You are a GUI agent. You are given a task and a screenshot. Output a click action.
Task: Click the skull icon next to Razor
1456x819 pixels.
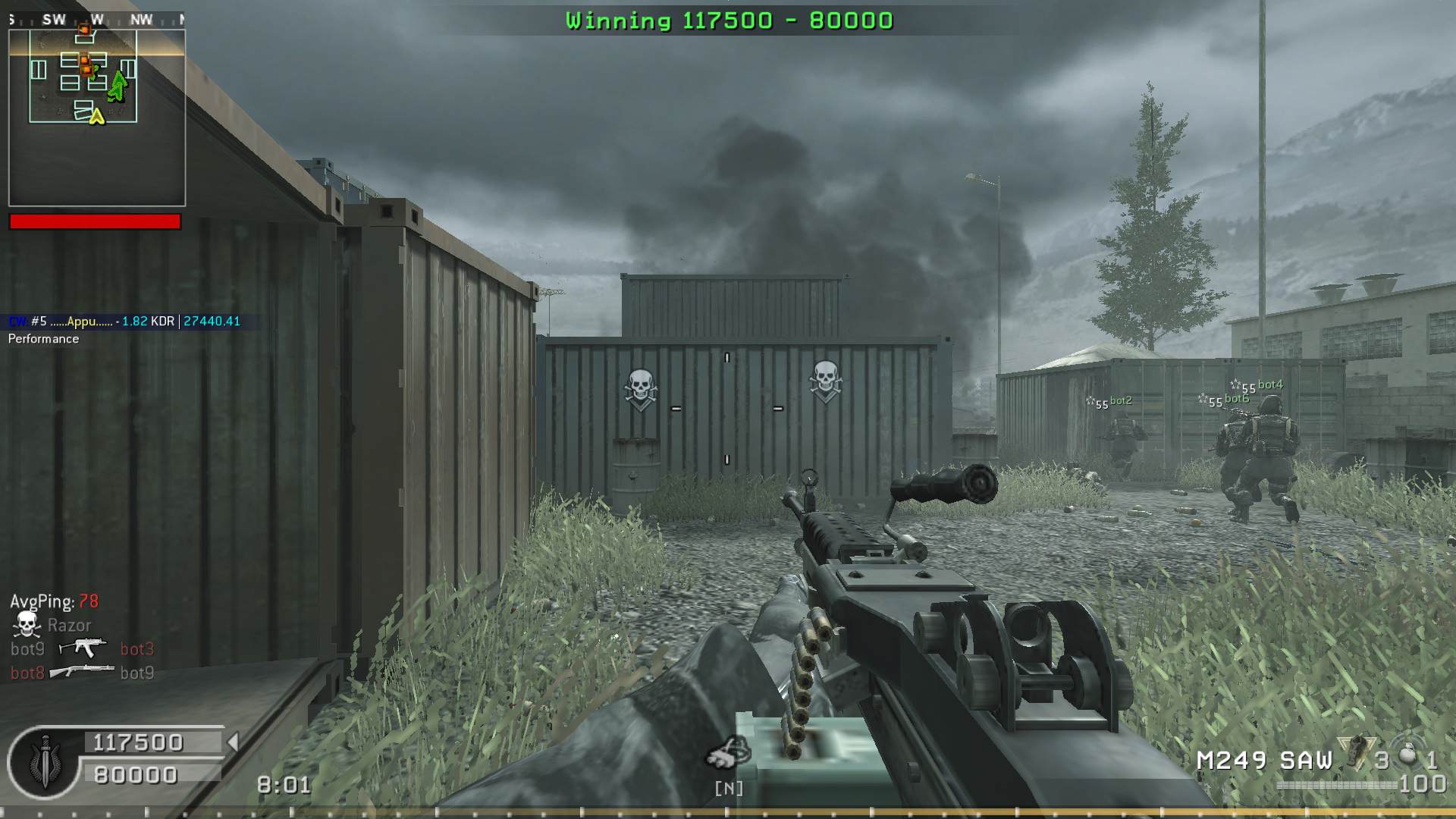27,625
